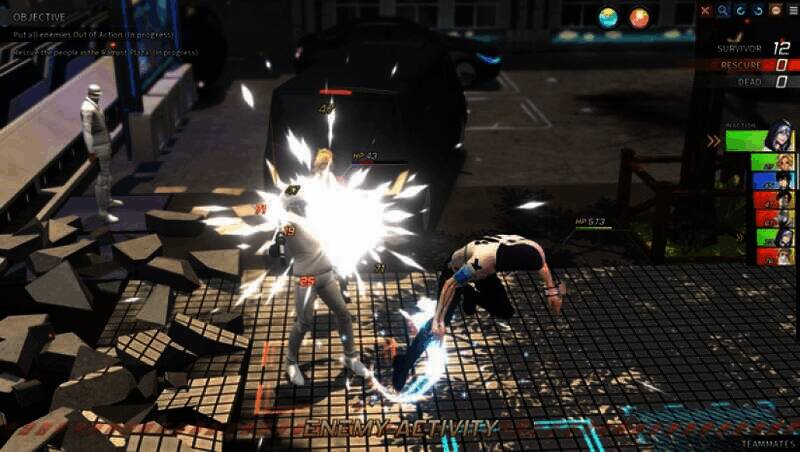Open the hamburger menu
This screenshot has height=452, width=800.
(x=789, y=11)
